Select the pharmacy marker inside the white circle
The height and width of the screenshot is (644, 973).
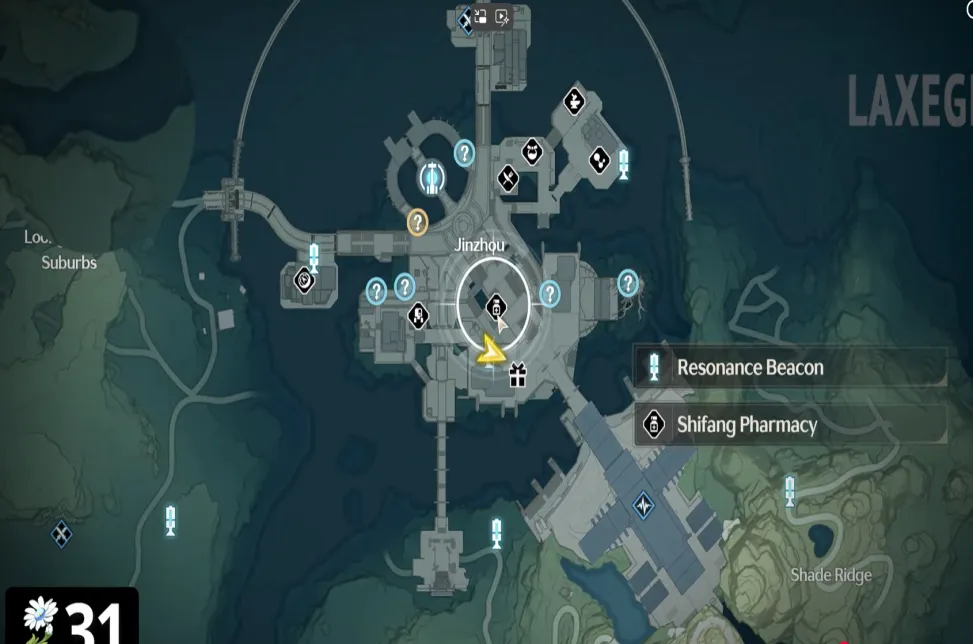click(497, 306)
